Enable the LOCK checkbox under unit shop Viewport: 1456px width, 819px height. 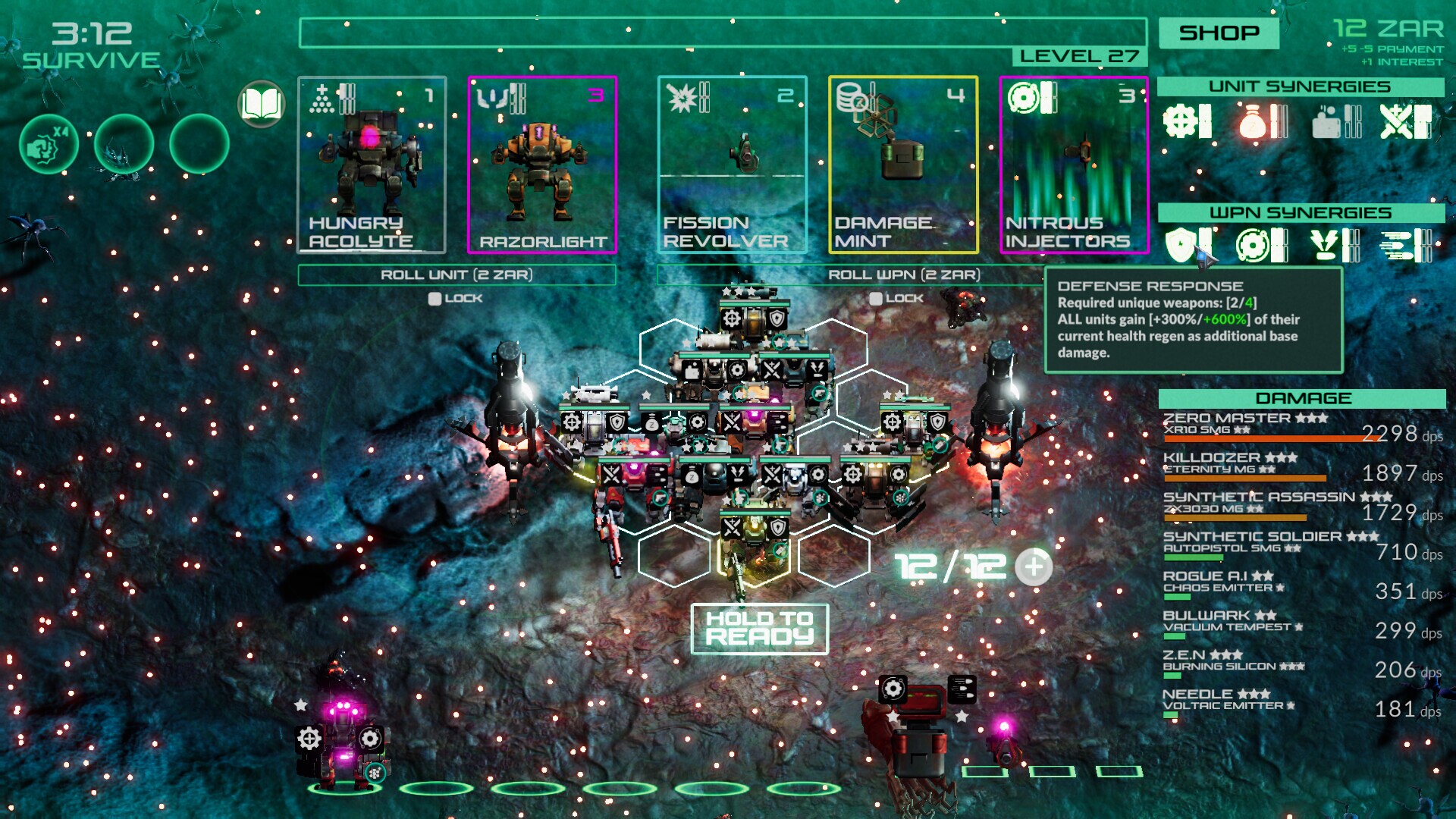434,298
